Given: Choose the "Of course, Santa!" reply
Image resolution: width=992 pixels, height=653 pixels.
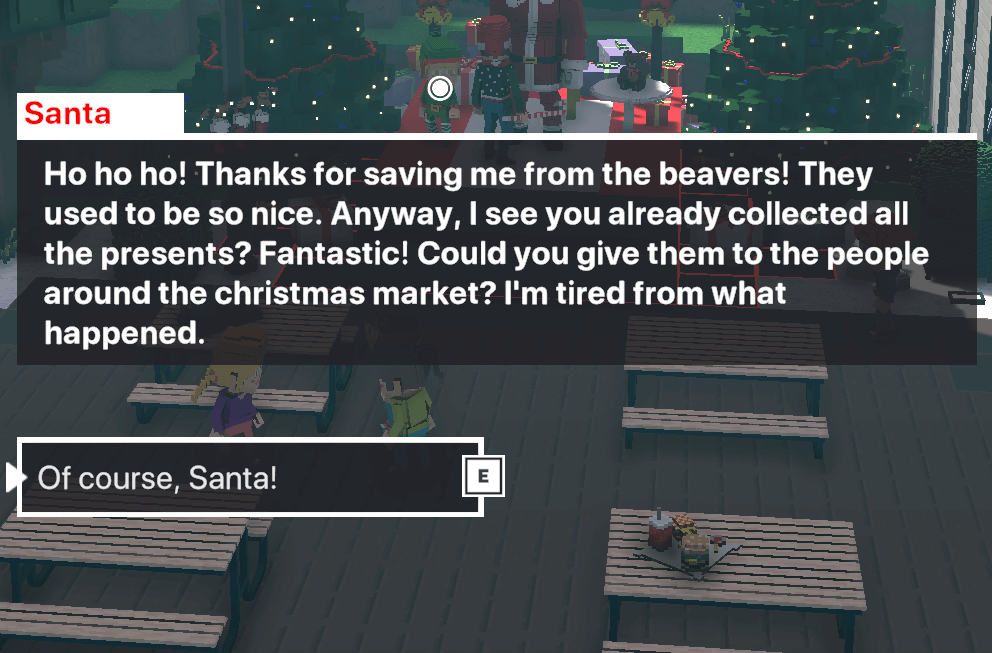Looking at the screenshot, I should click(x=250, y=478).
